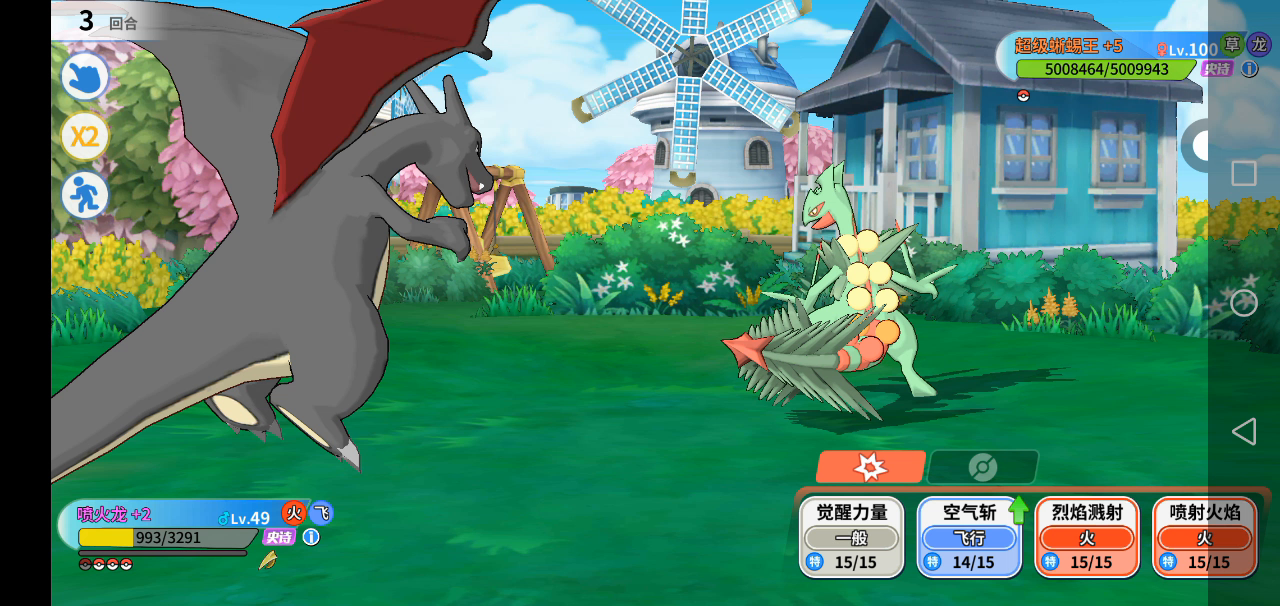The image size is (1280, 606).
Task: Select the 空气斩 flying move
Action: tap(969, 536)
